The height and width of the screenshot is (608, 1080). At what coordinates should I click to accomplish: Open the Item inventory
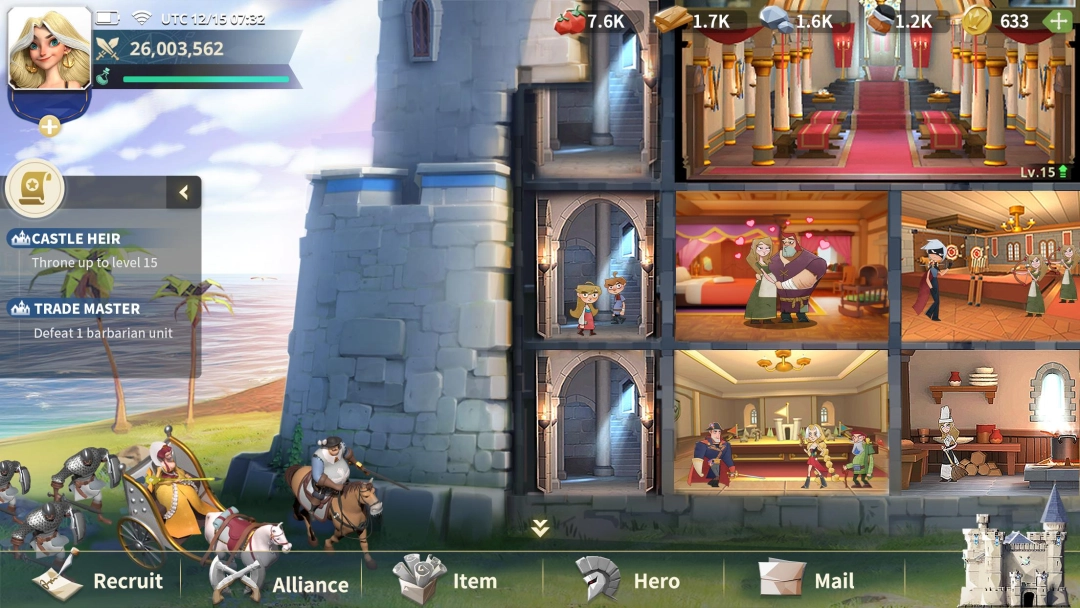pos(446,580)
